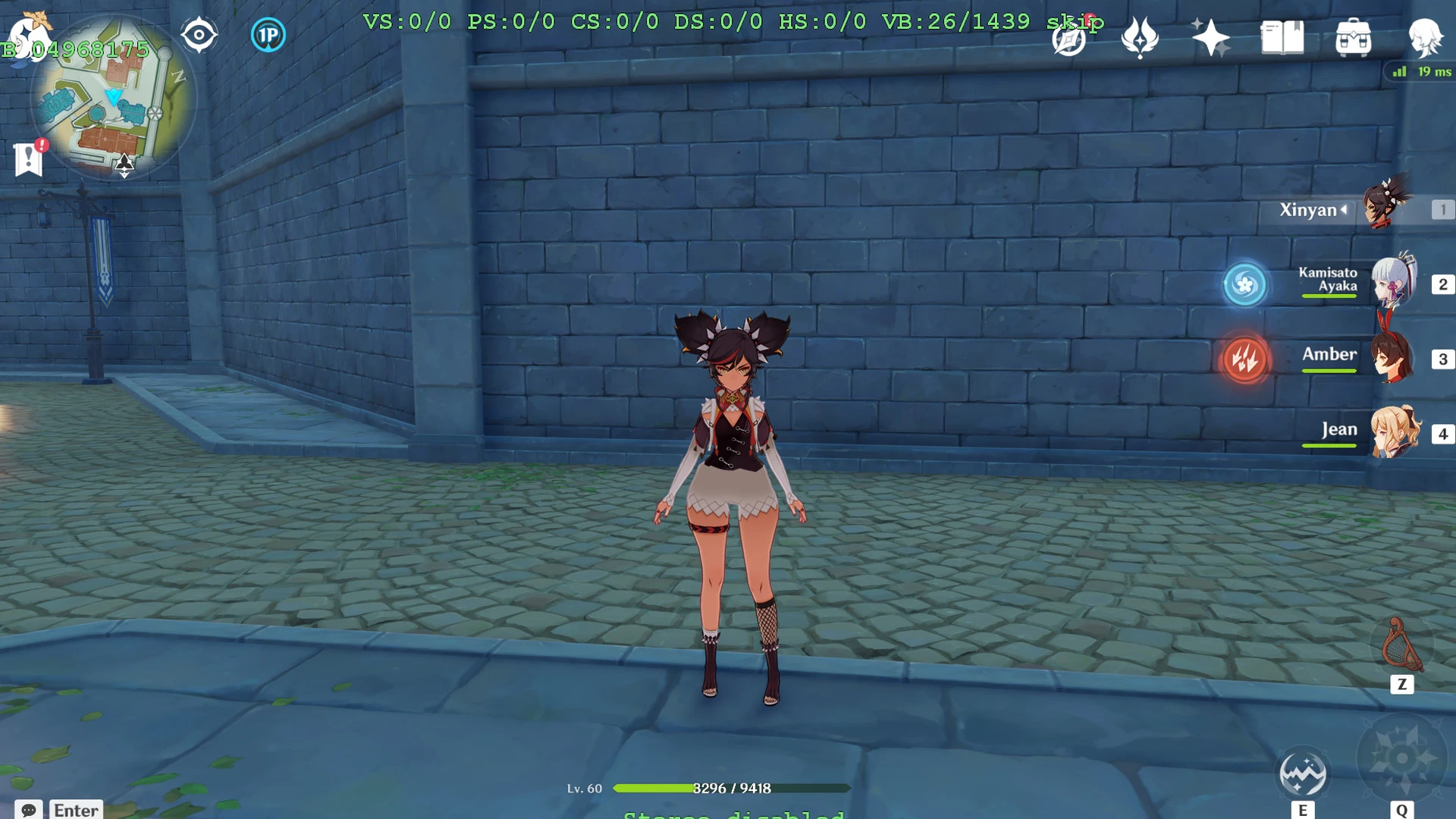Open the Battle Pass wings icon

1139,36
